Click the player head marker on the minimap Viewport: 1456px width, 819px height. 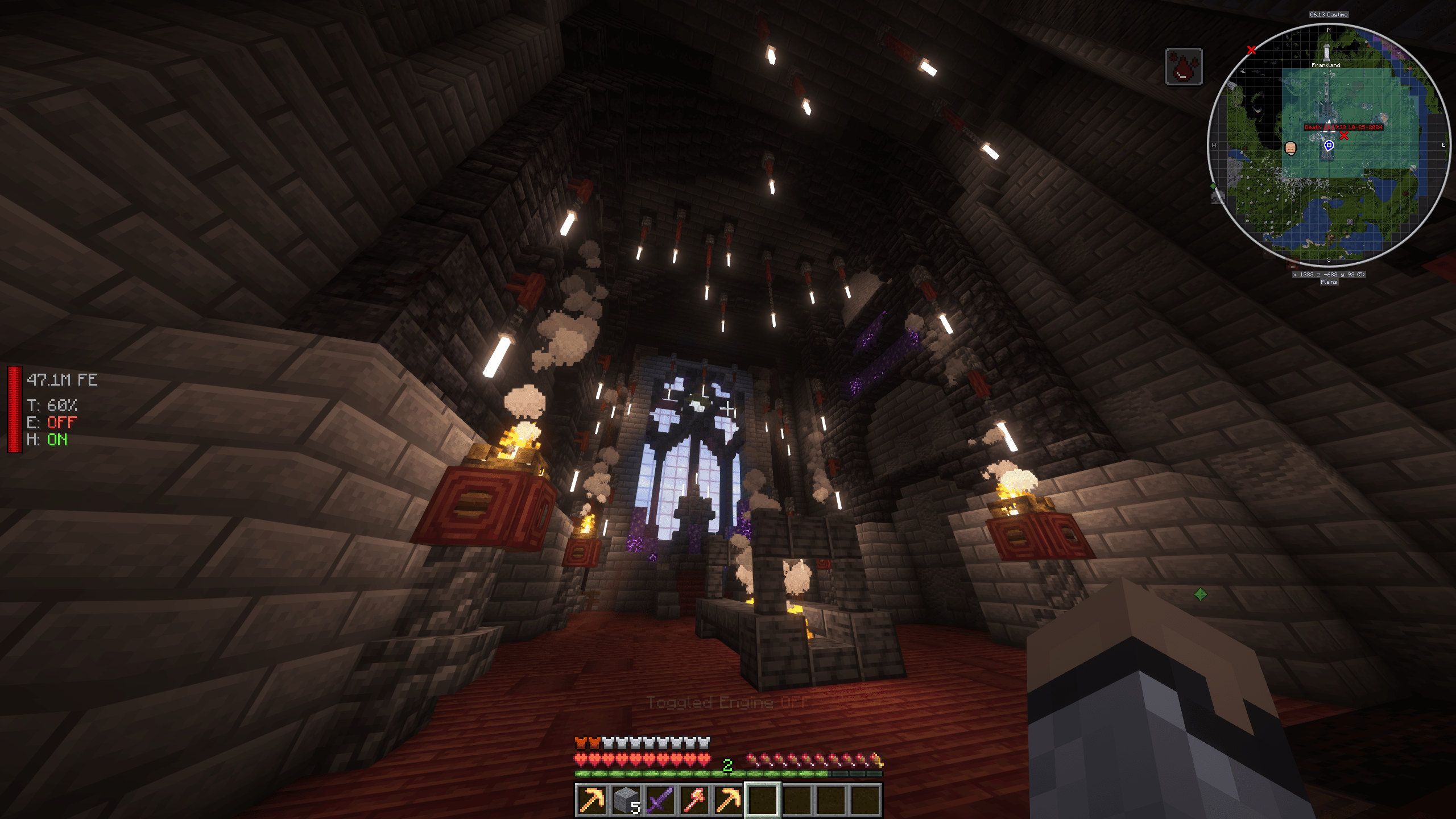tap(1290, 148)
